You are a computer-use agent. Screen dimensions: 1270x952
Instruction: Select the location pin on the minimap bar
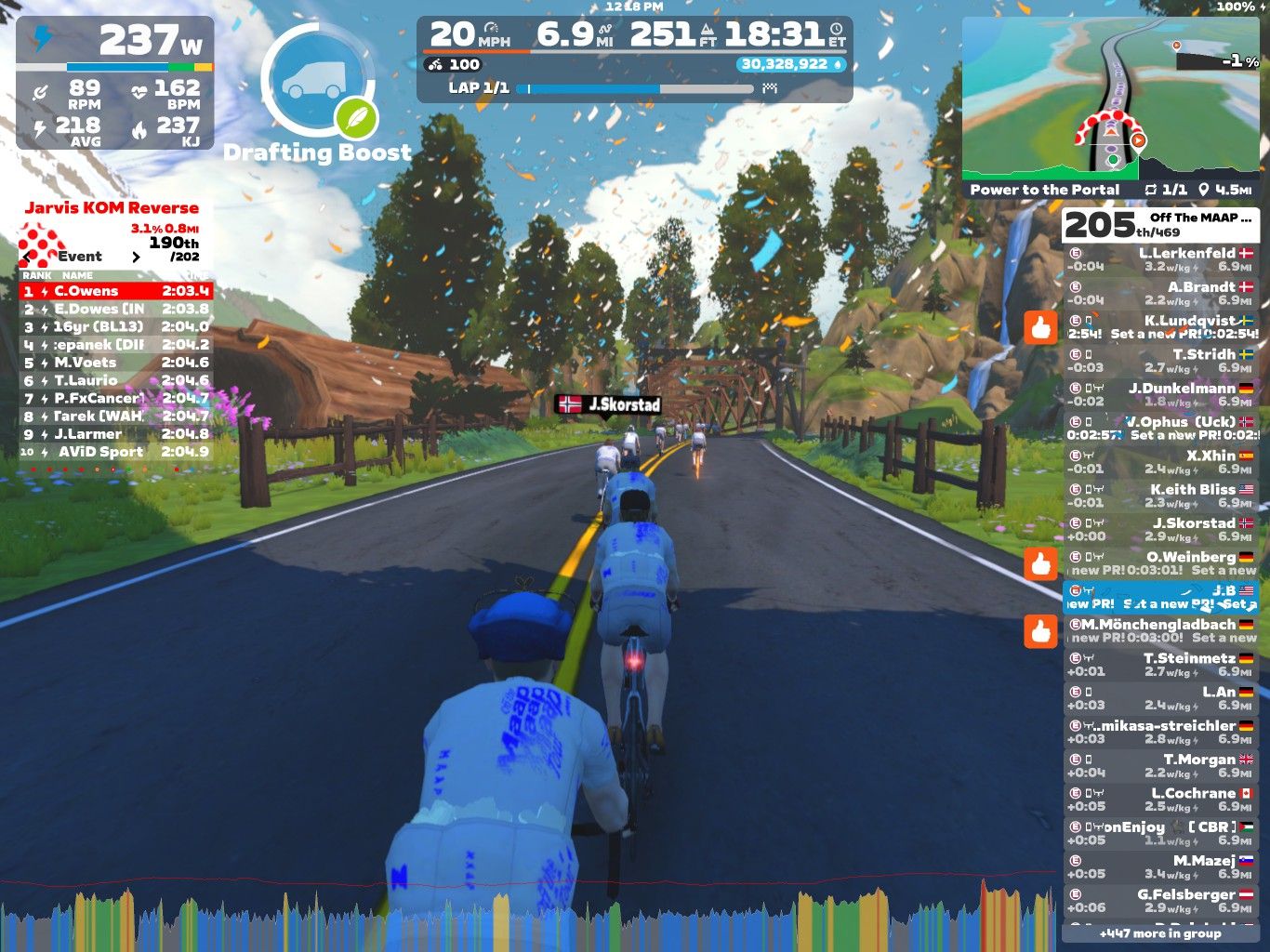(x=1204, y=189)
